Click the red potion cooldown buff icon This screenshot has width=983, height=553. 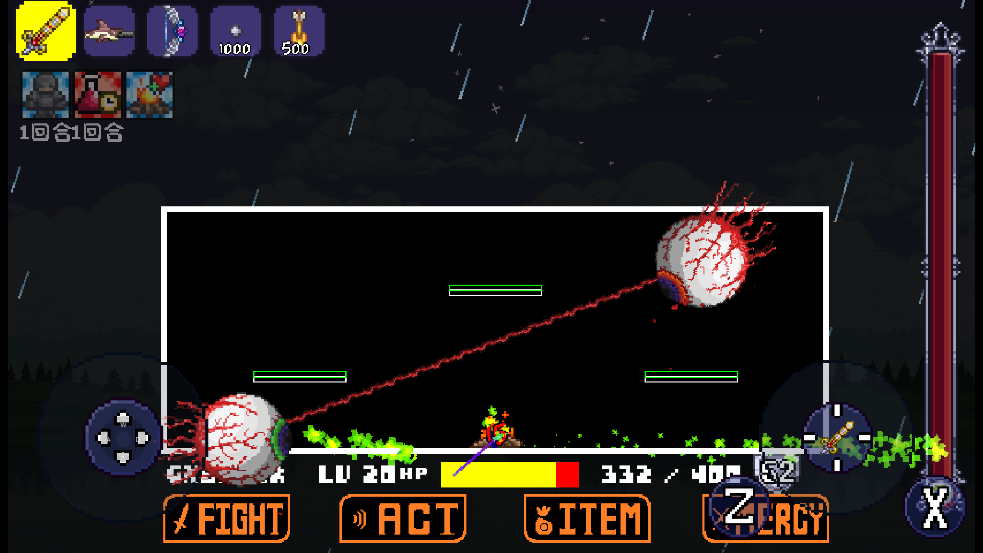[x=97, y=95]
